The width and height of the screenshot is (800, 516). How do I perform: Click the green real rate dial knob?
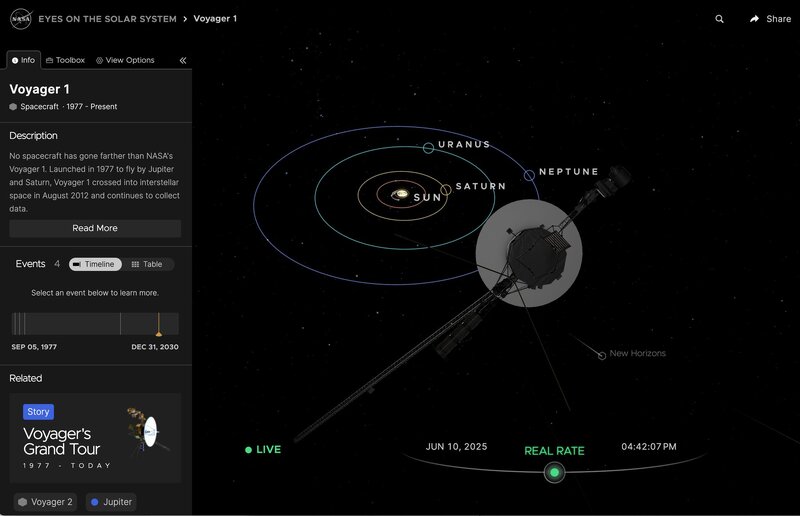554,472
